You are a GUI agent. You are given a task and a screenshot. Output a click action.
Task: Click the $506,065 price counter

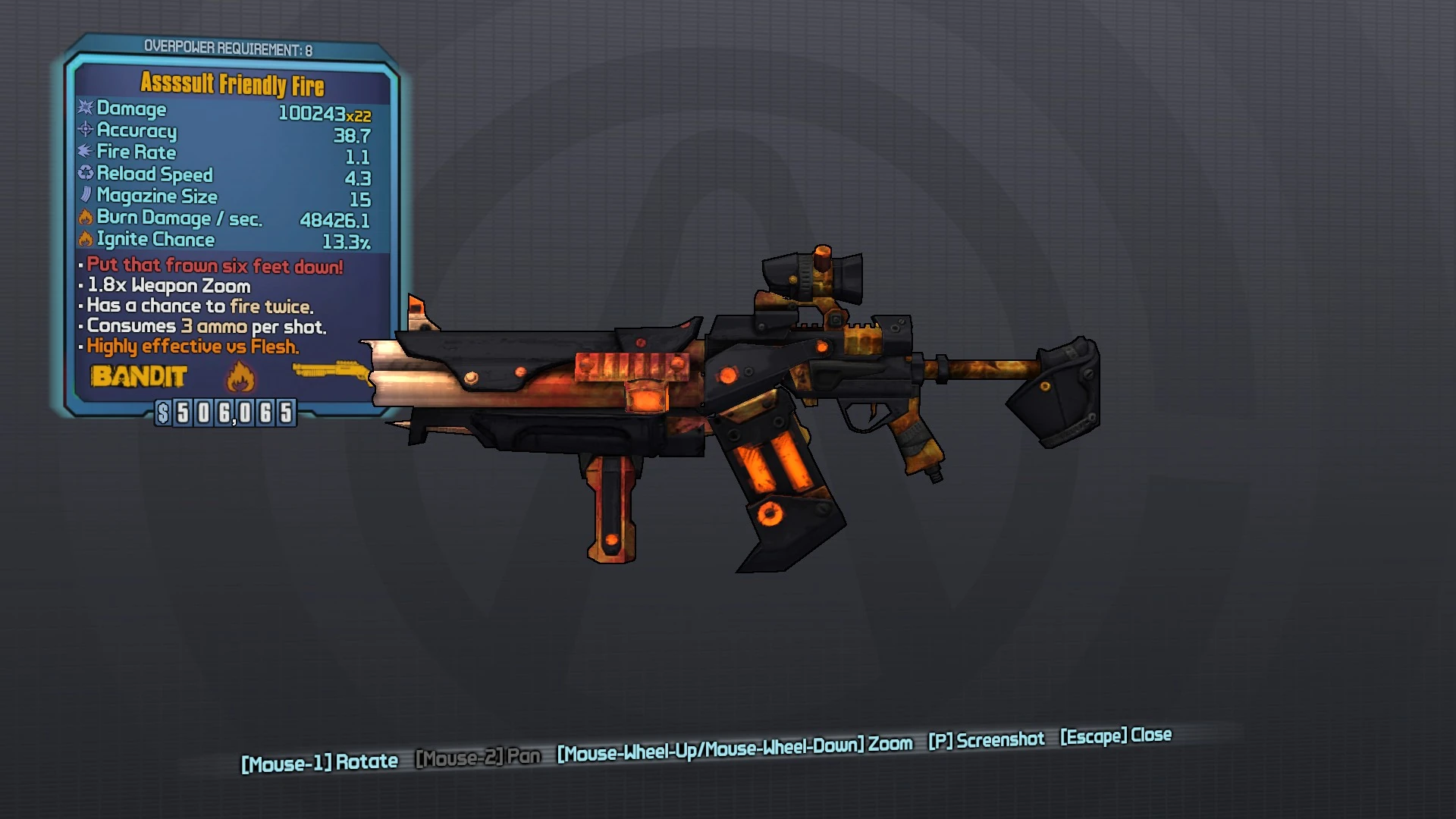(225, 413)
